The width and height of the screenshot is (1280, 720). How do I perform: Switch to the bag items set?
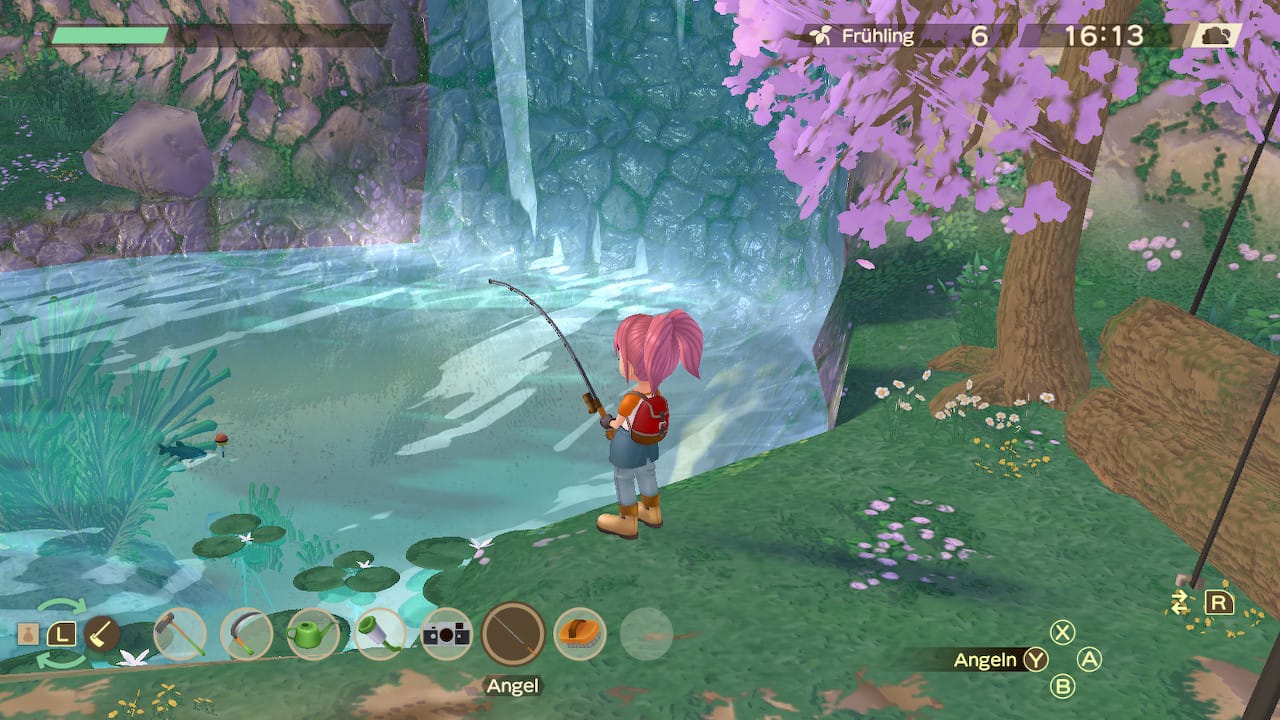(x=31, y=633)
